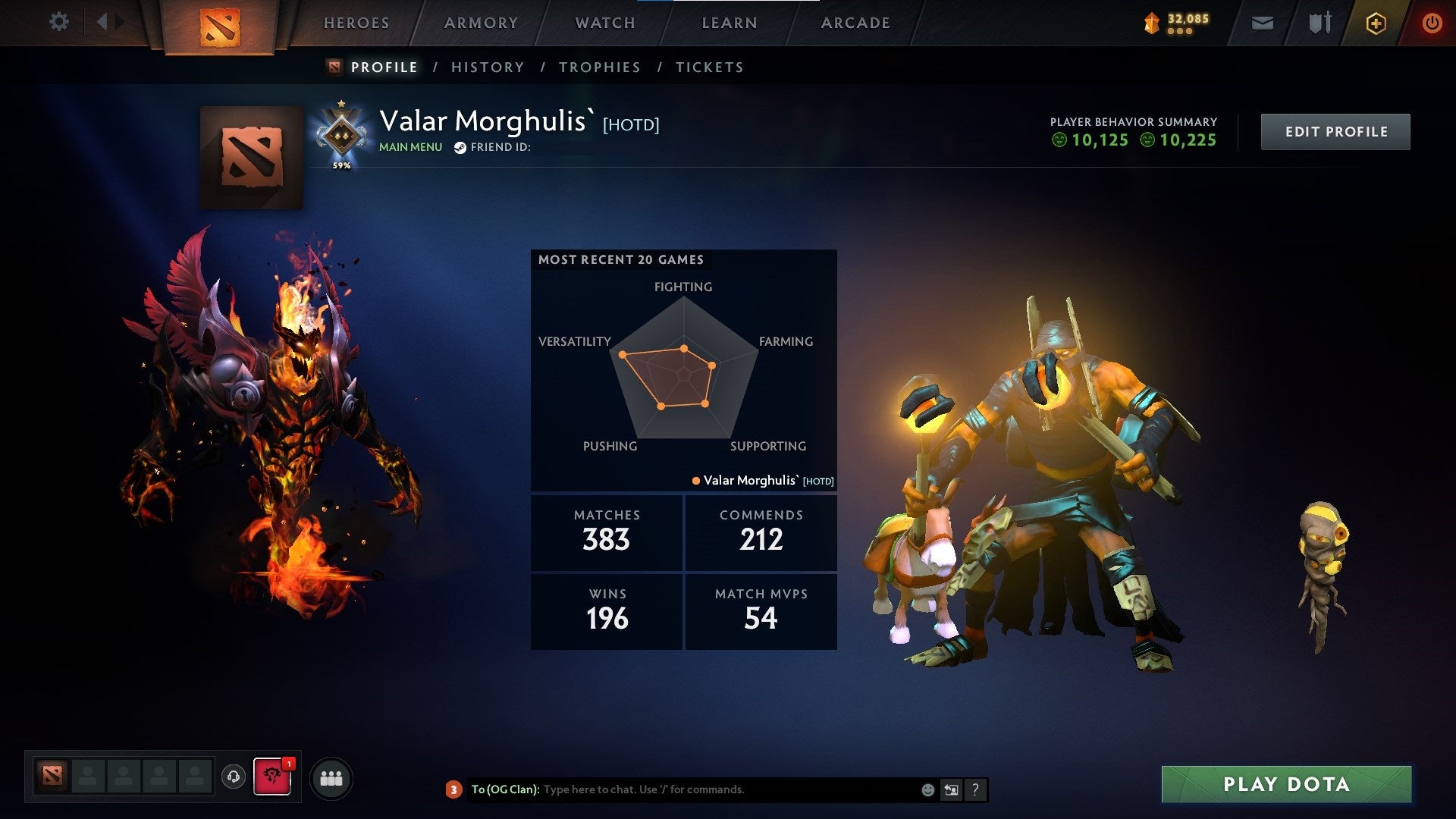Click the power button to exit Dota
The width and height of the screenshot is (1456, 819).
point(1432,23)
